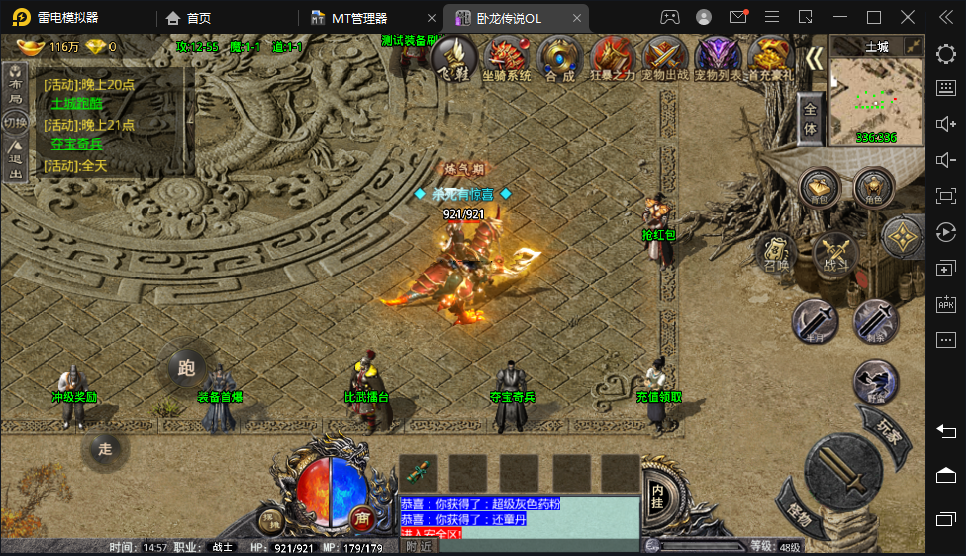Switch to the MT管理器 emulator tab

pos(361,18)
